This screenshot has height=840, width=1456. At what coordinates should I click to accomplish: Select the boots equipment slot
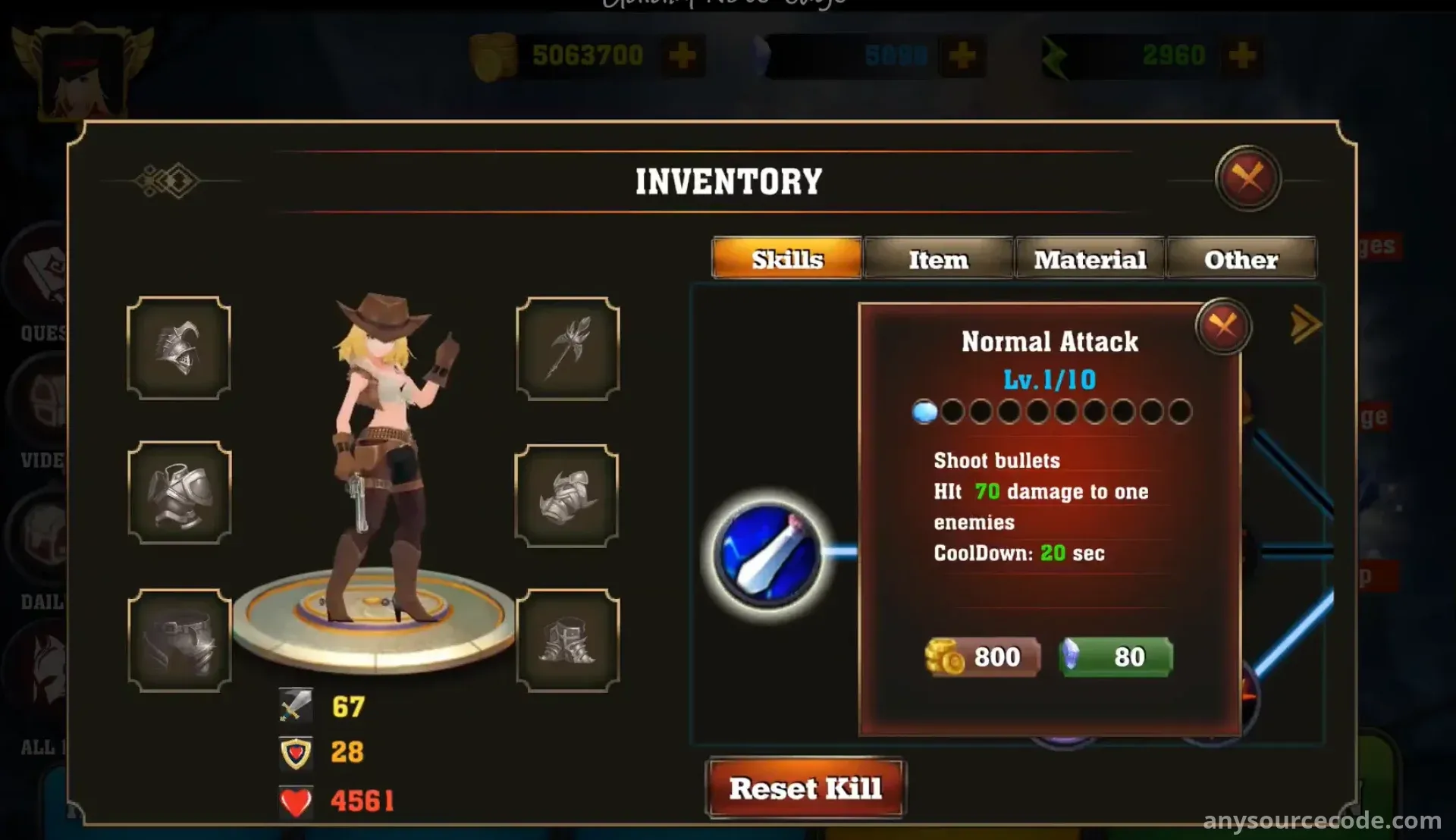tap(568, 641)
